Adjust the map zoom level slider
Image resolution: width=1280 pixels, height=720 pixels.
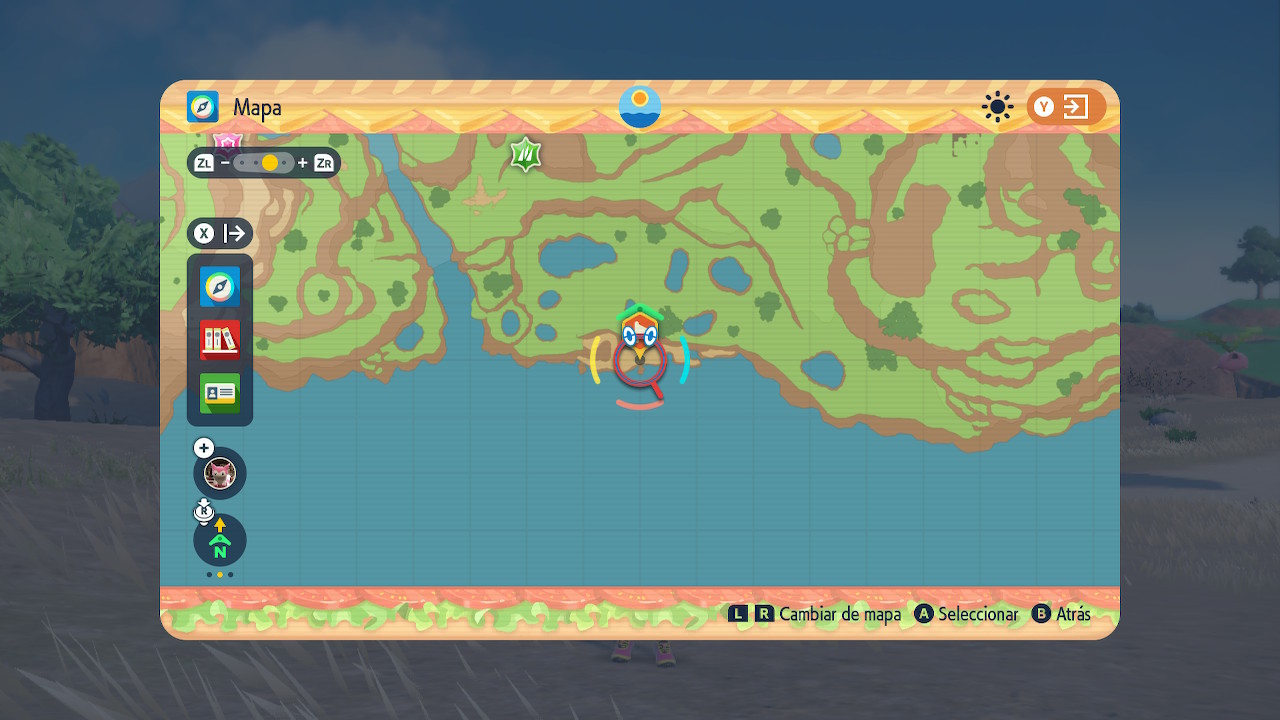[x=264, y=162]
